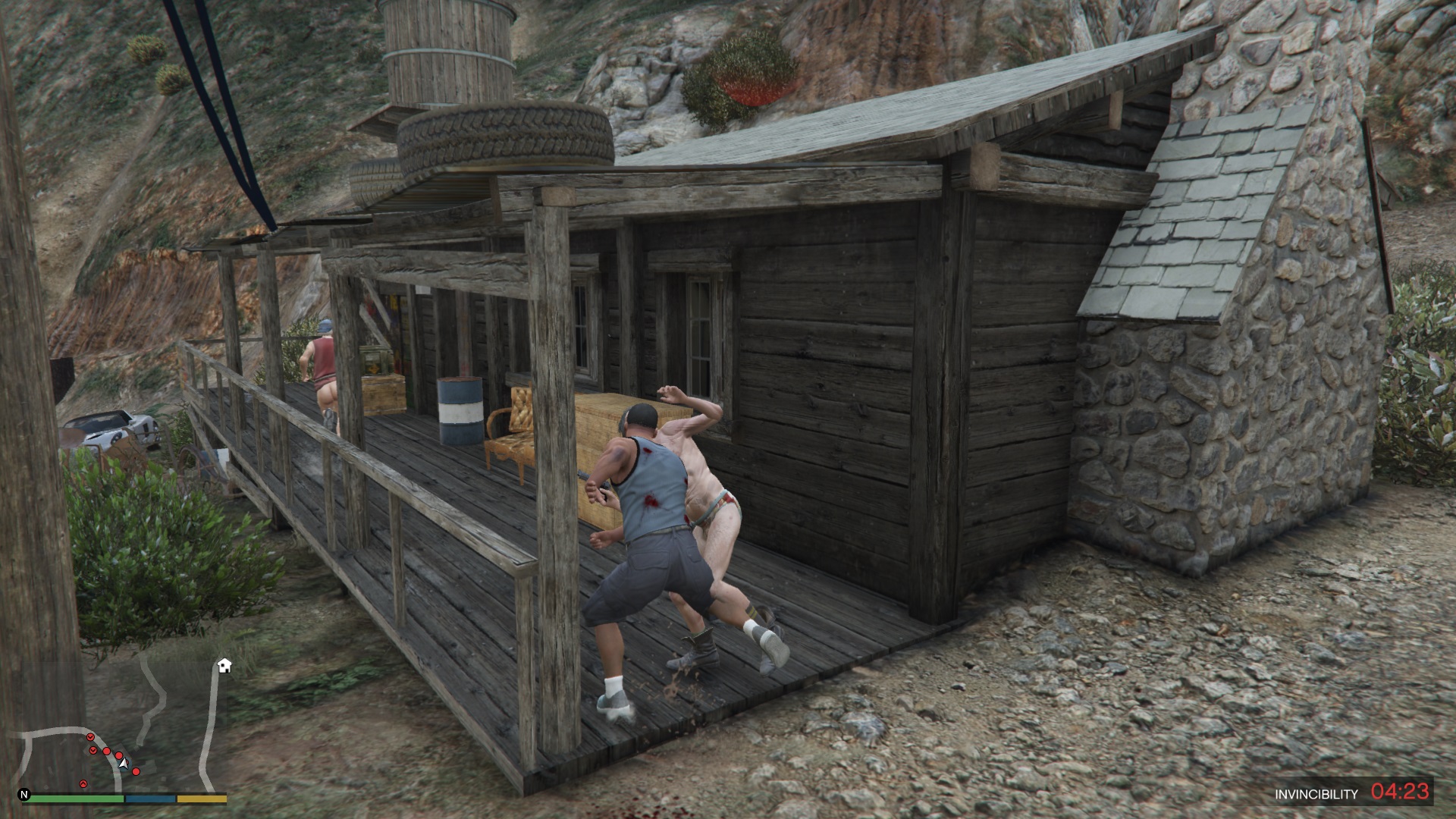Select the home safehouse blip on the minimap
This screenshot has height=819, width=1456.
click(x=224, y=666)
